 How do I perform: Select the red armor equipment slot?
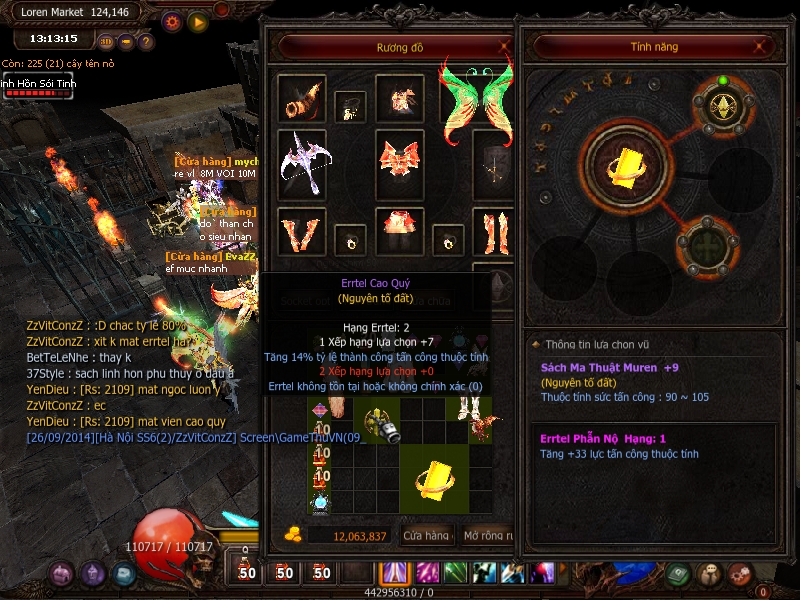pyautogui.click(x=400, y=159)
